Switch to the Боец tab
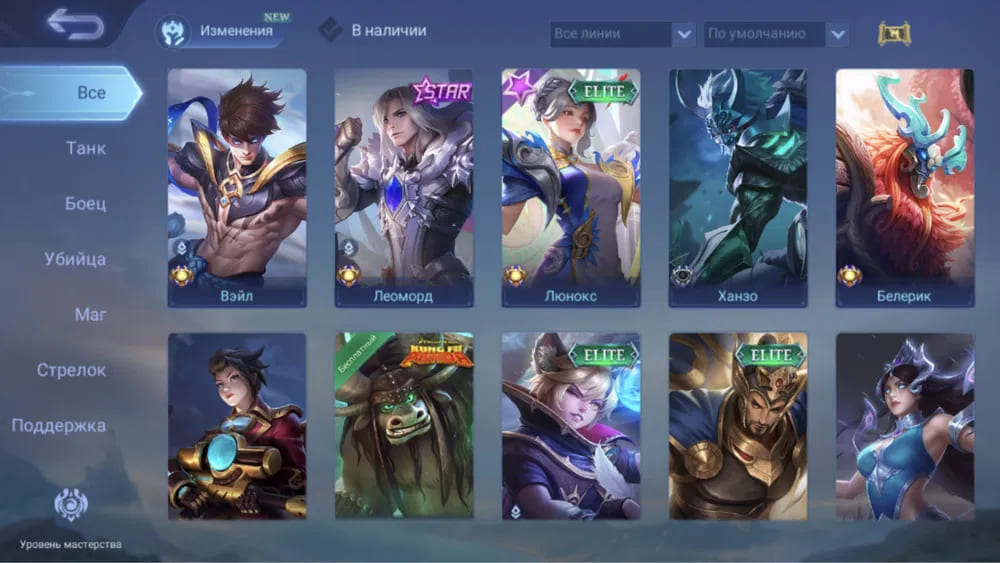Screen dimensions: 1000x563 coord(85,204)
